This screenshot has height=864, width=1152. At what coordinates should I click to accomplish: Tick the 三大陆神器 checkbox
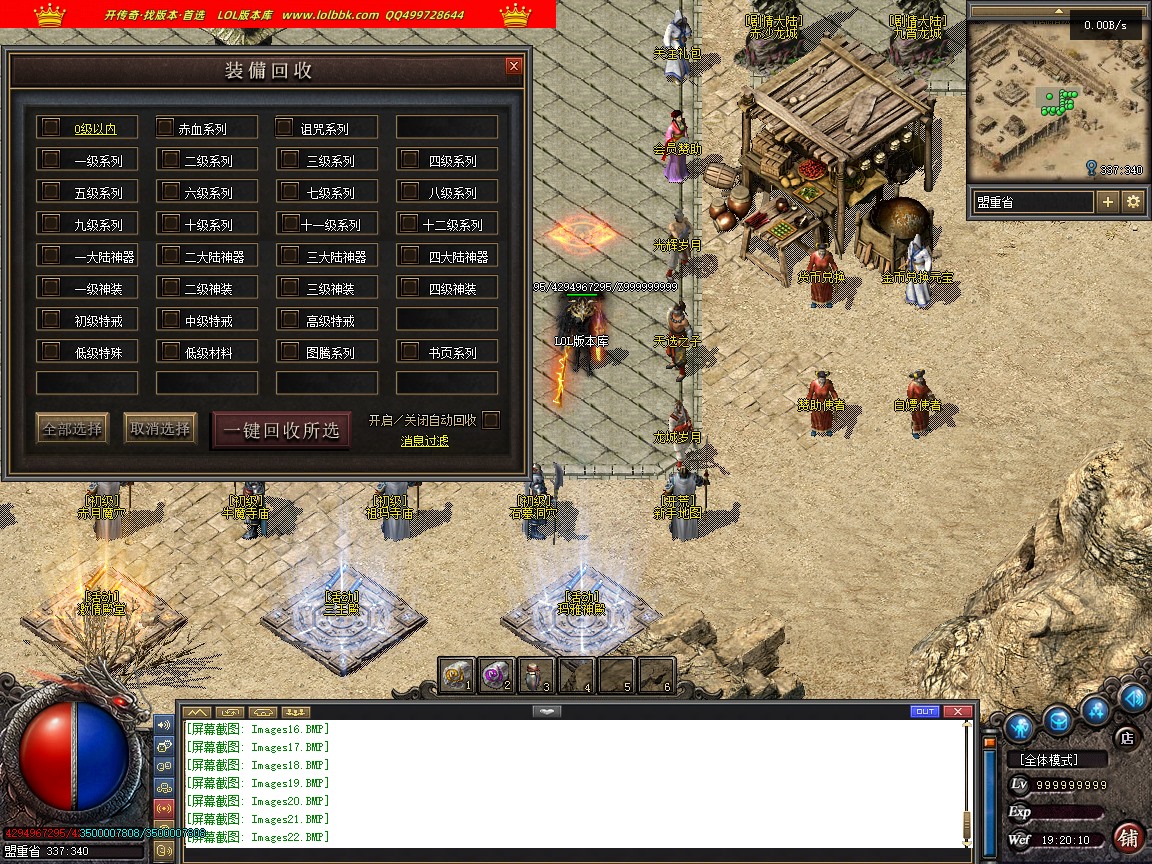tap(289, 256)
